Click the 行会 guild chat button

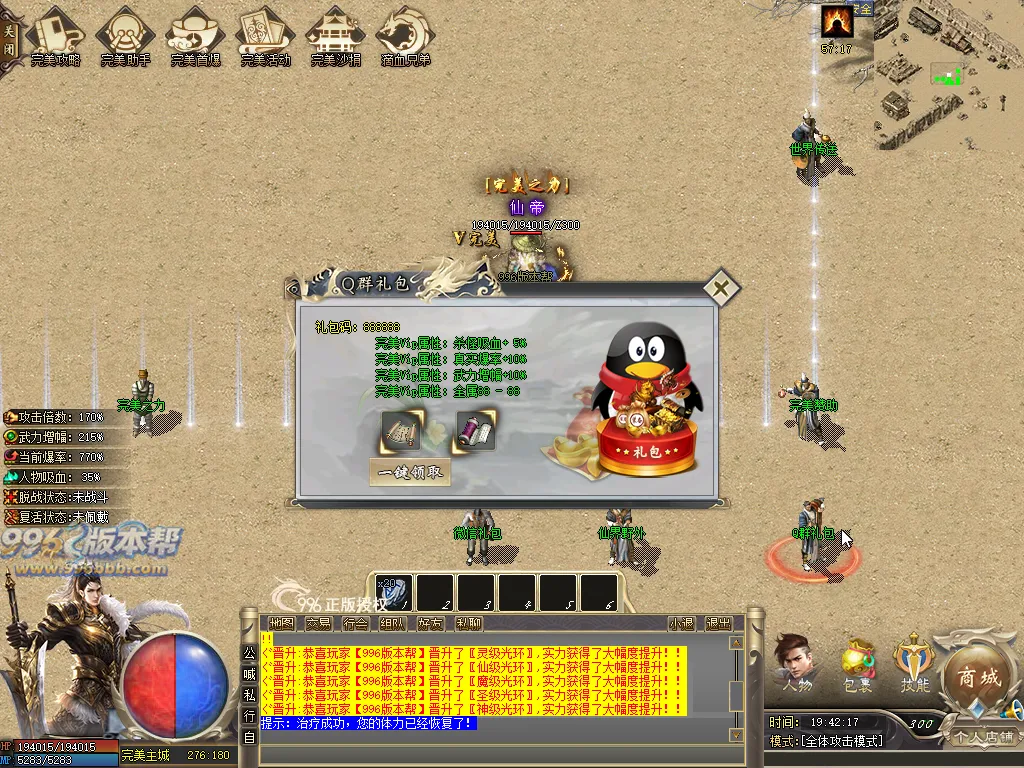pos(355,623)
